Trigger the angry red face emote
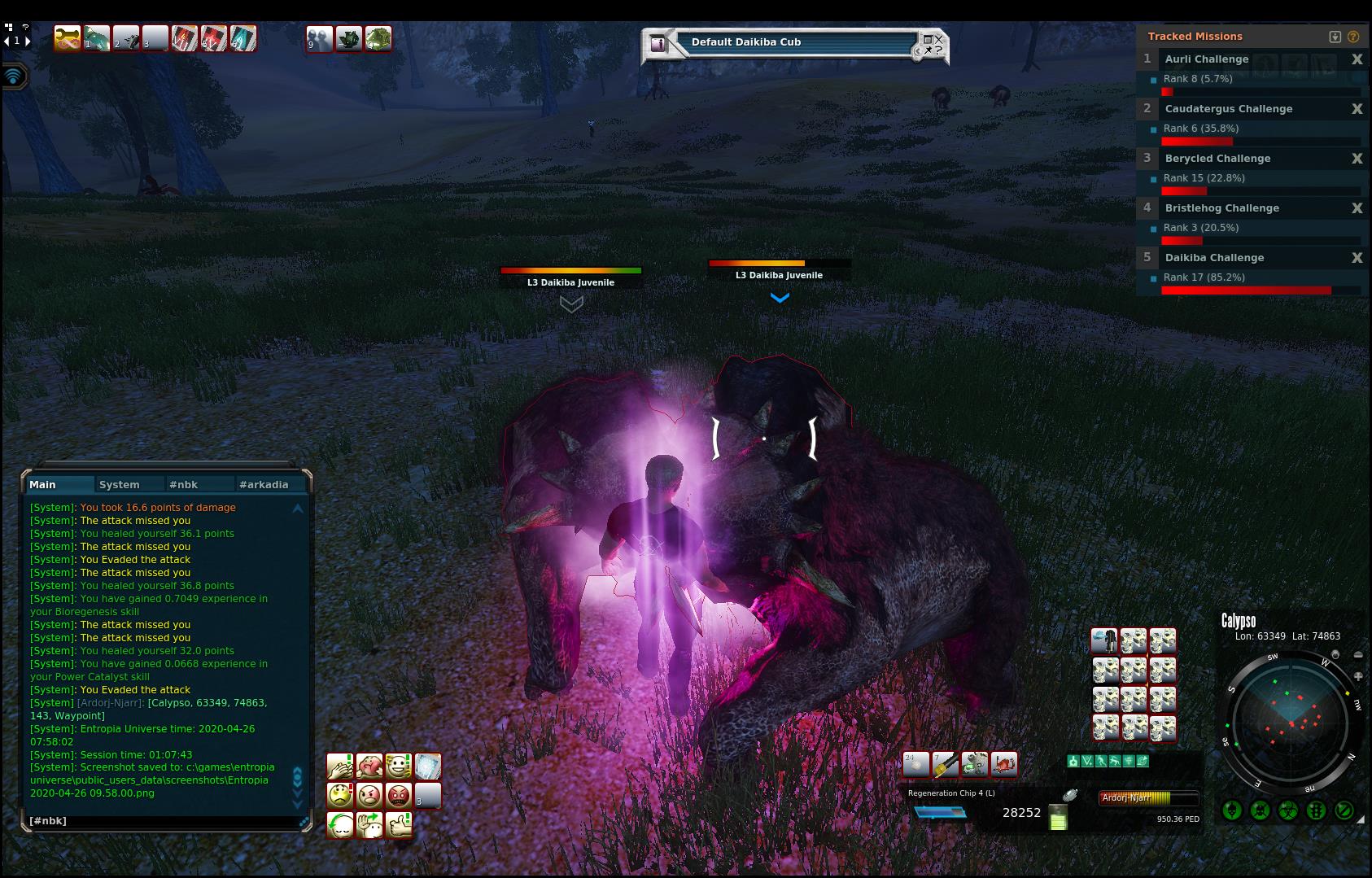This screenshot has width=1372, height=878. click(398, 795)
